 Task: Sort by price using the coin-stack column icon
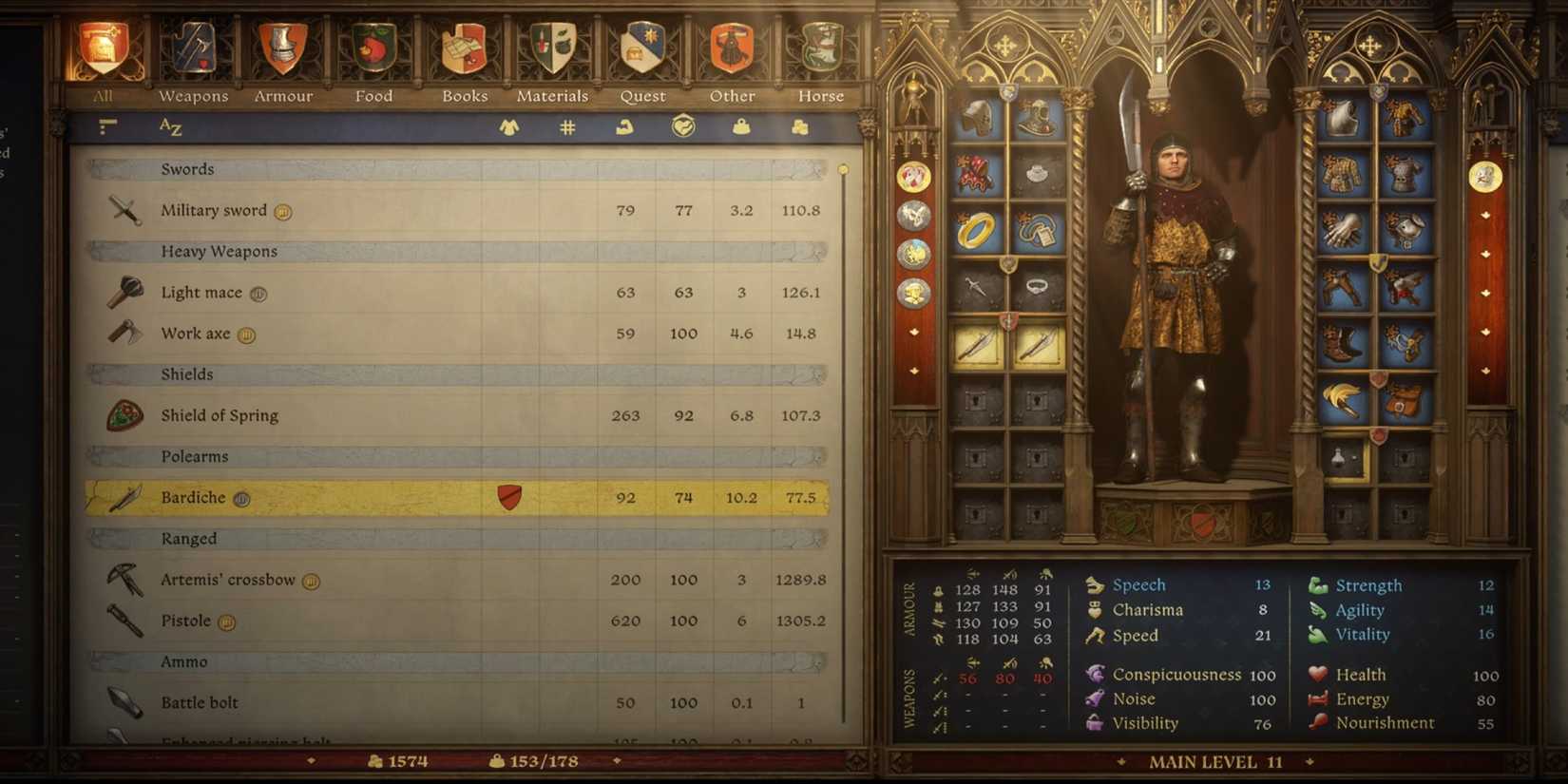799,126
